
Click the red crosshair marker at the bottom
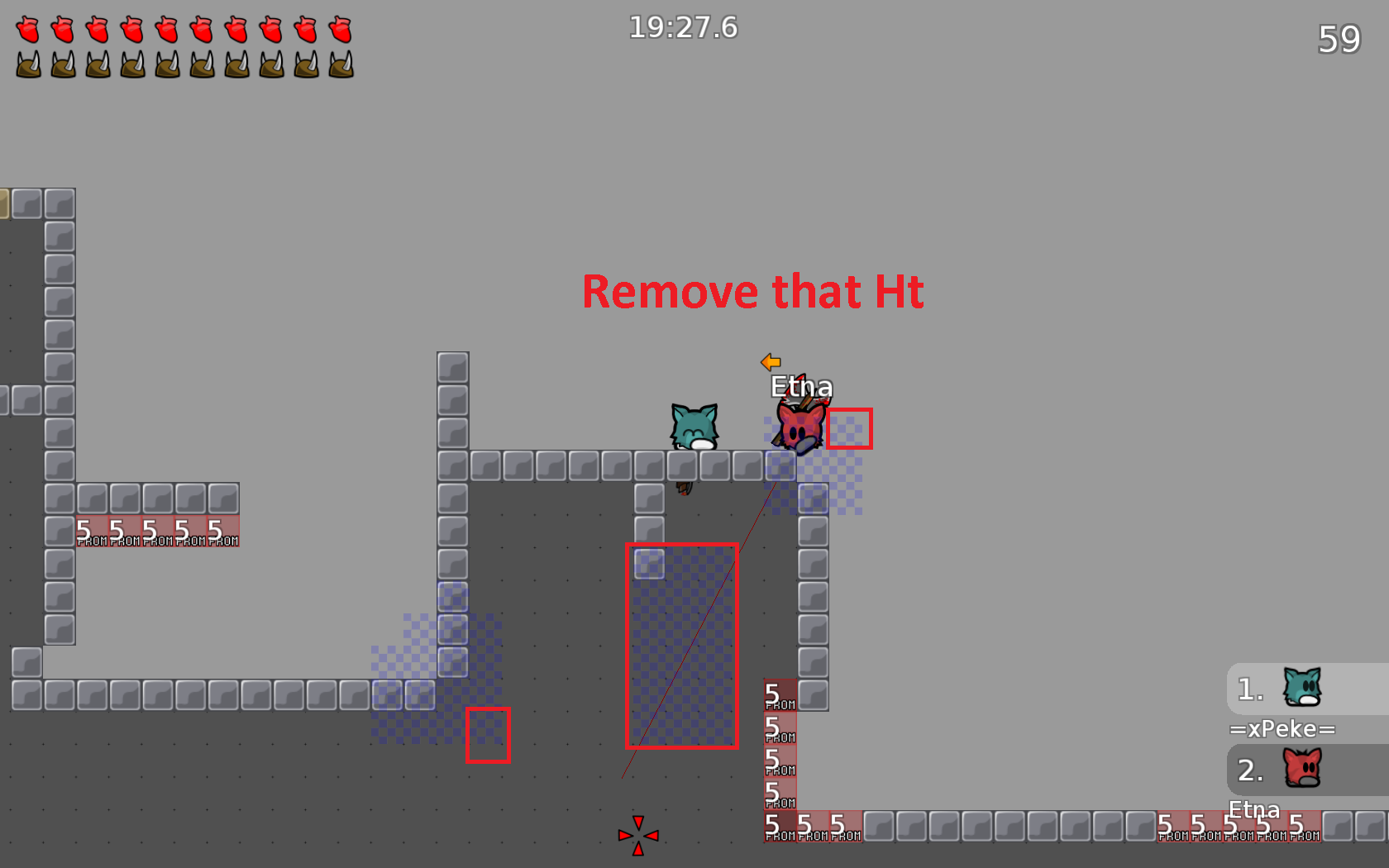coord(637,835)
